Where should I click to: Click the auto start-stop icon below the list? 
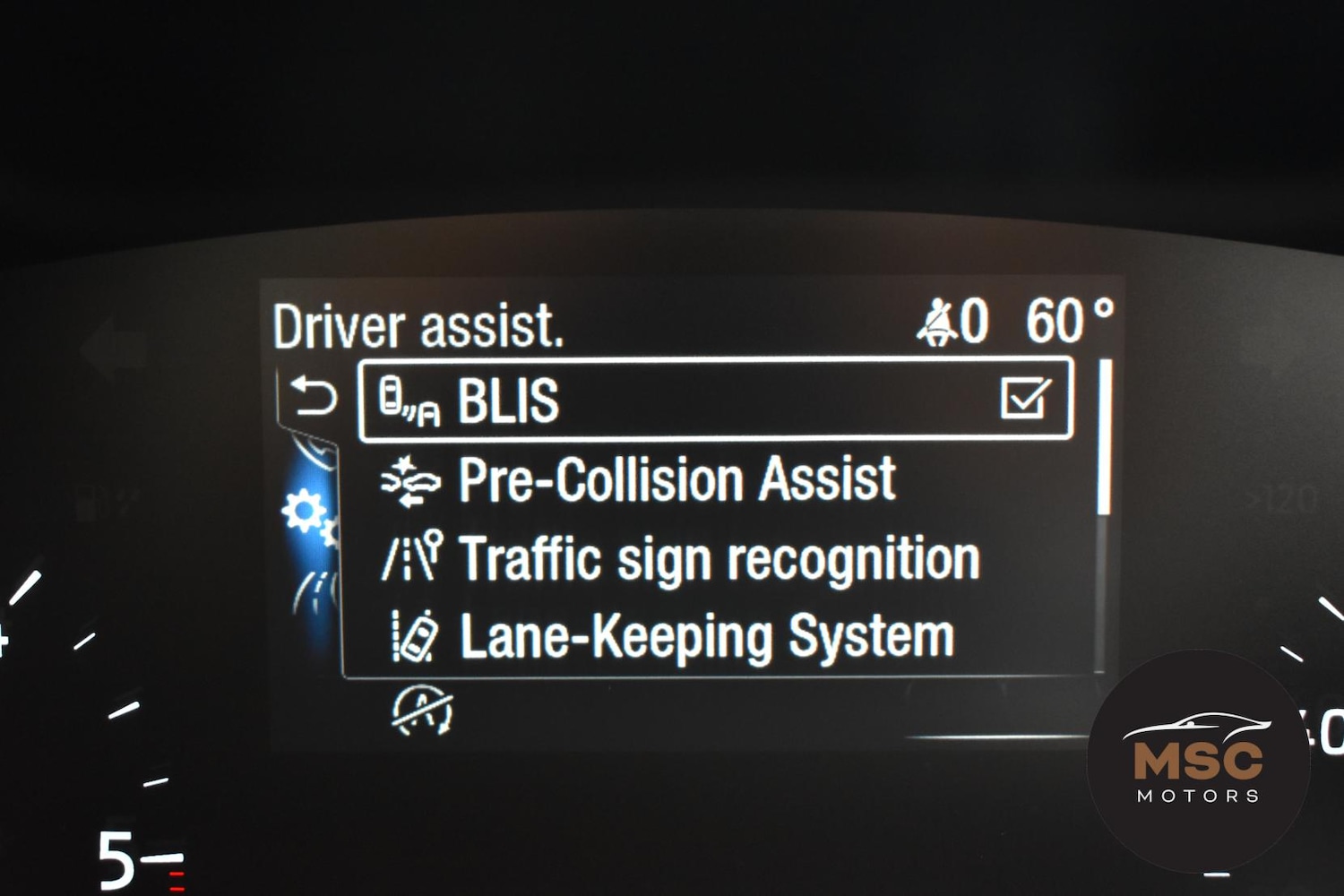[x=422, y=711]
